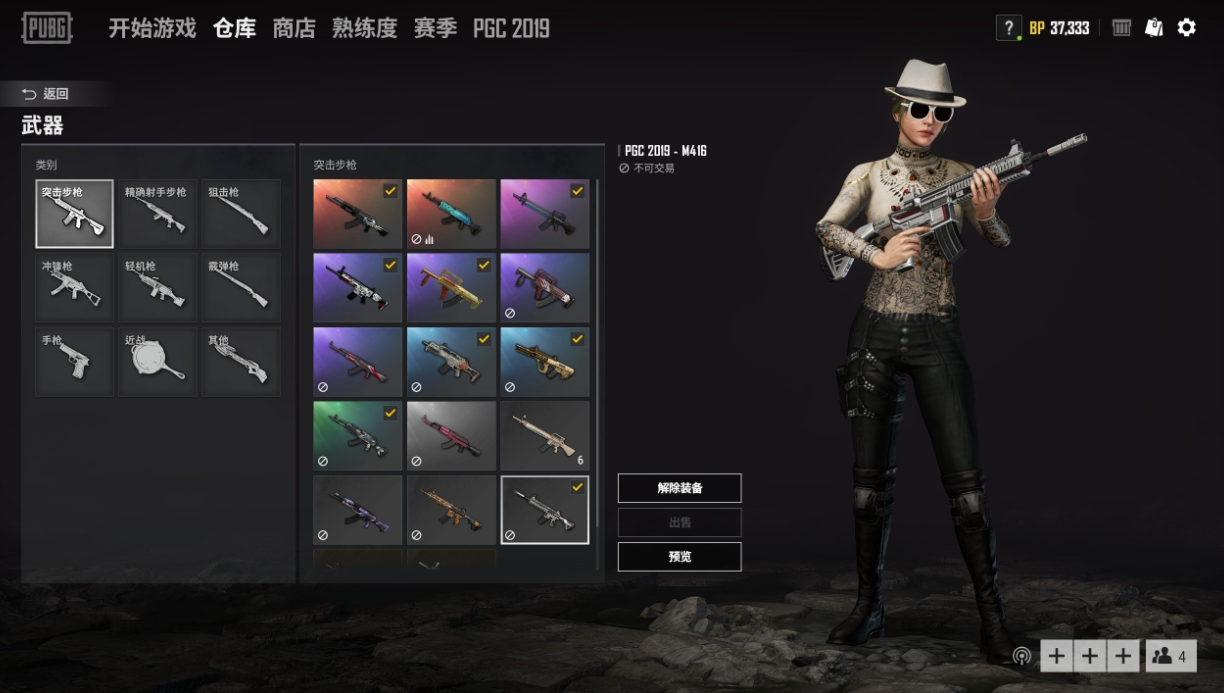The width and height of the screenshot is (1224, 693).
Task: Open the 其他 other weapons category
Action: 241,362
